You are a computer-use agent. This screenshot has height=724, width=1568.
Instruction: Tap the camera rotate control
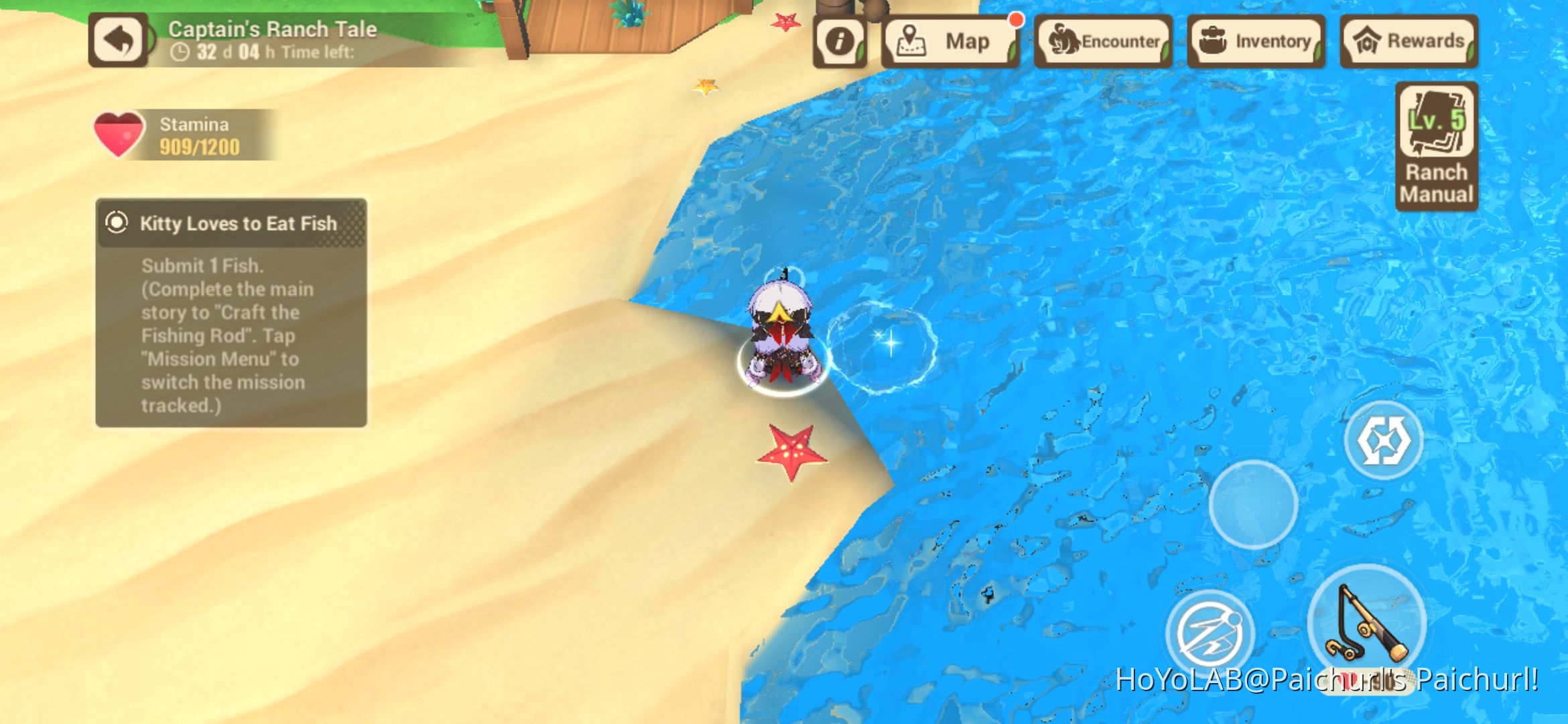click(1386, 439)
